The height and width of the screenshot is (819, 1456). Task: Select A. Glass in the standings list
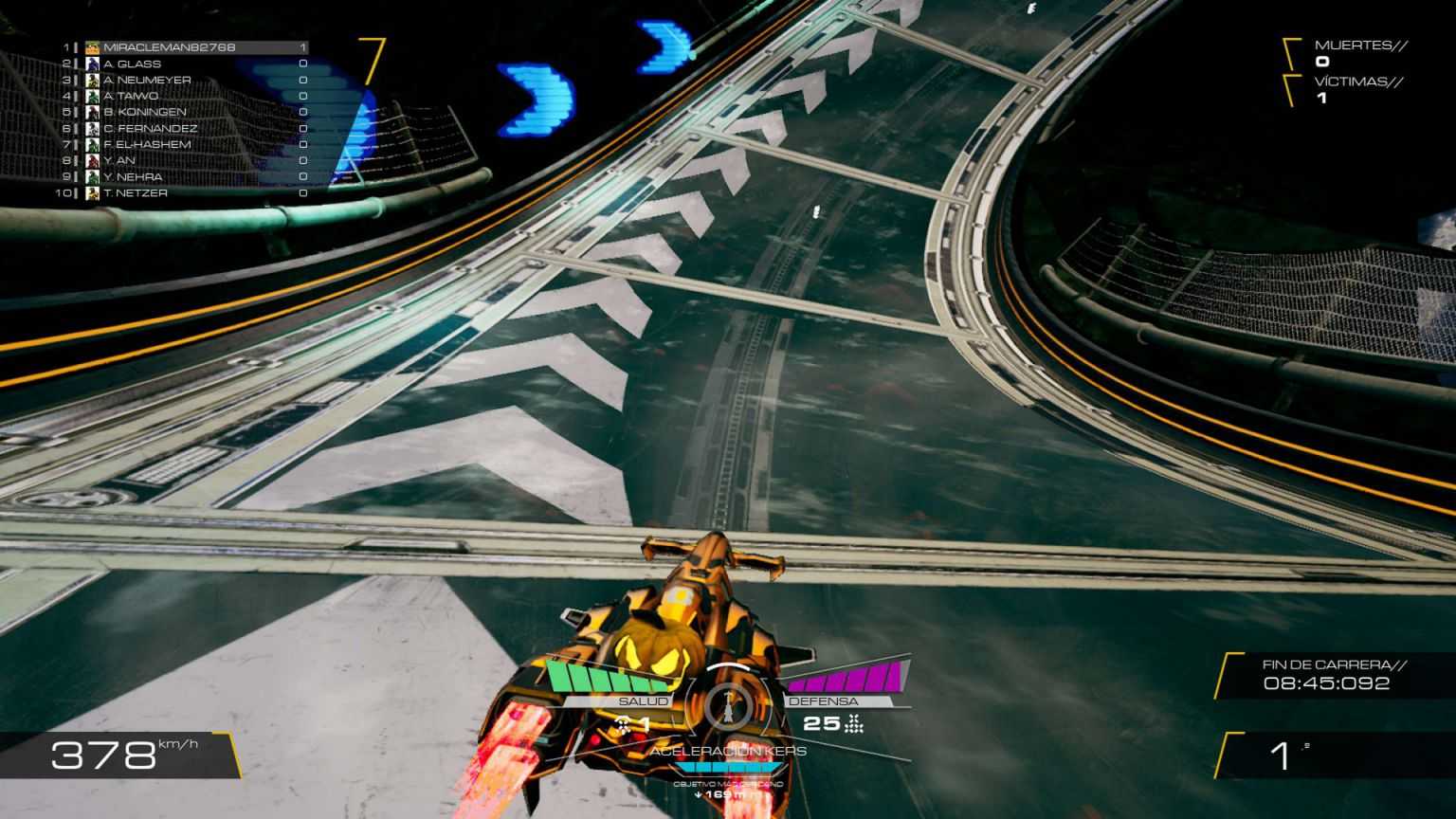point(133,64)
